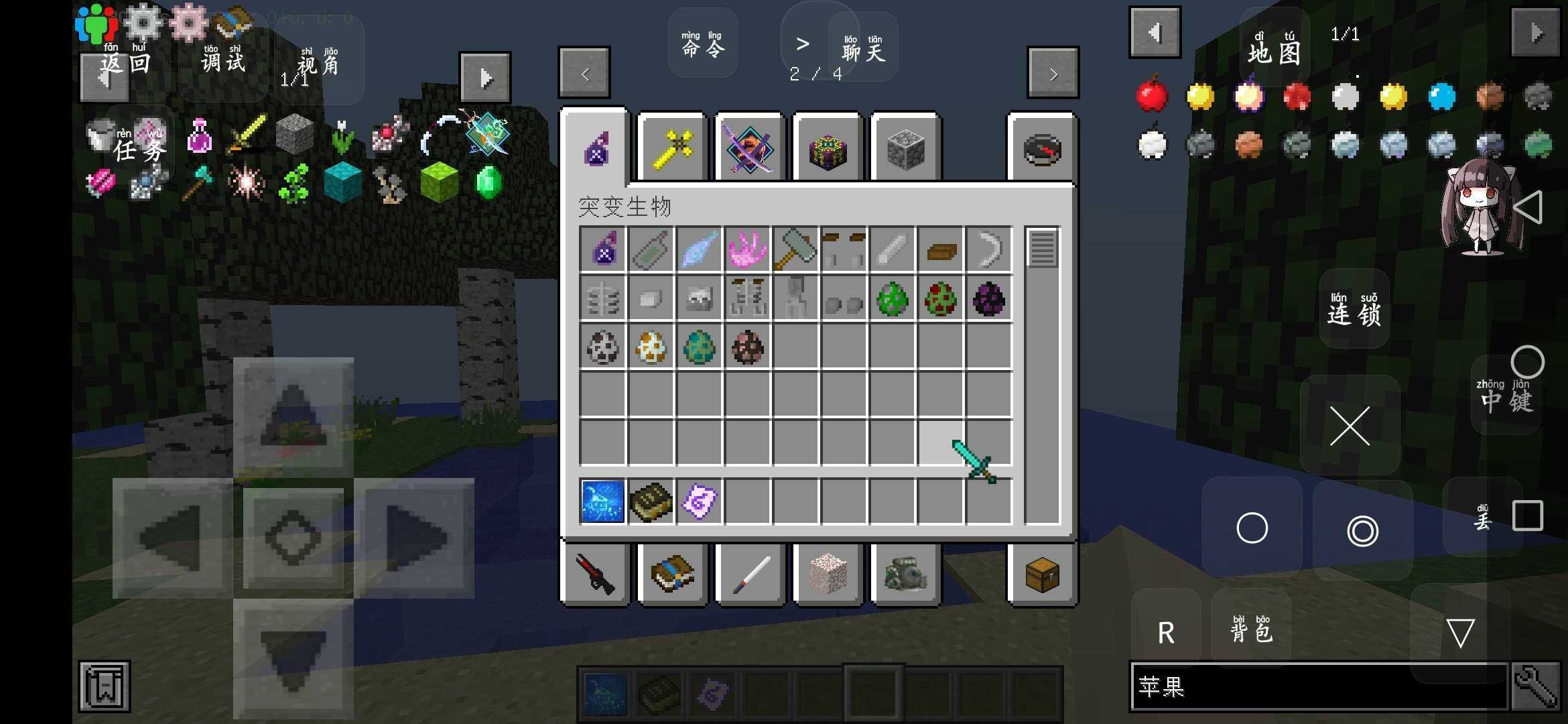1568x724 pixels.
Task: Toggle the 调试 debug button
Action: 223,60
